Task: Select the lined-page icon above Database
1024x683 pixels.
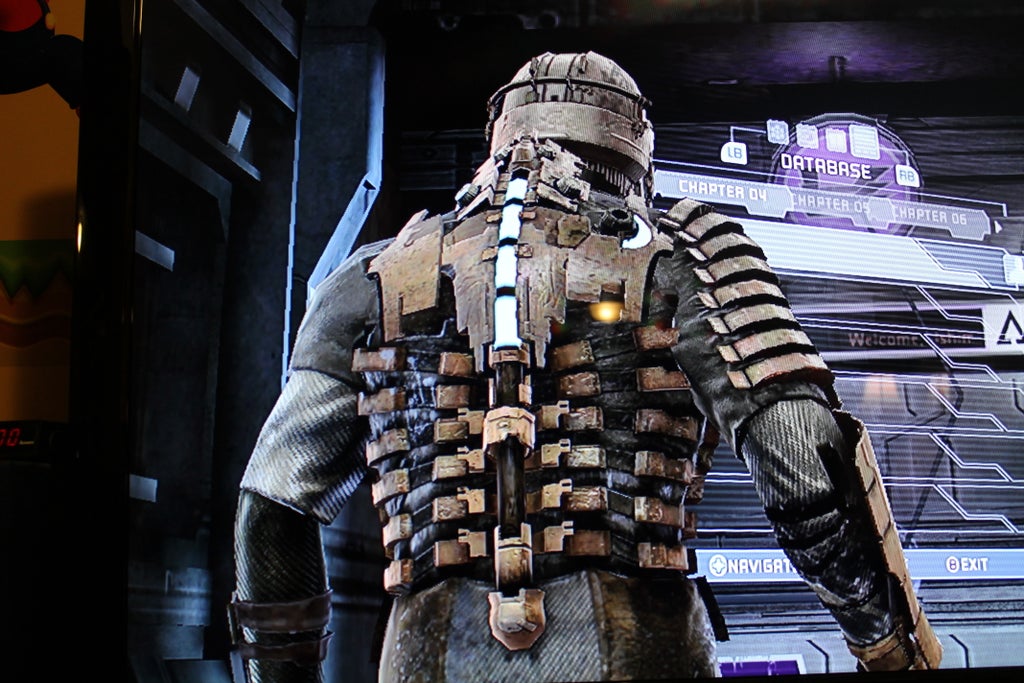Action: pyautogui.click(x=864, y=142)
